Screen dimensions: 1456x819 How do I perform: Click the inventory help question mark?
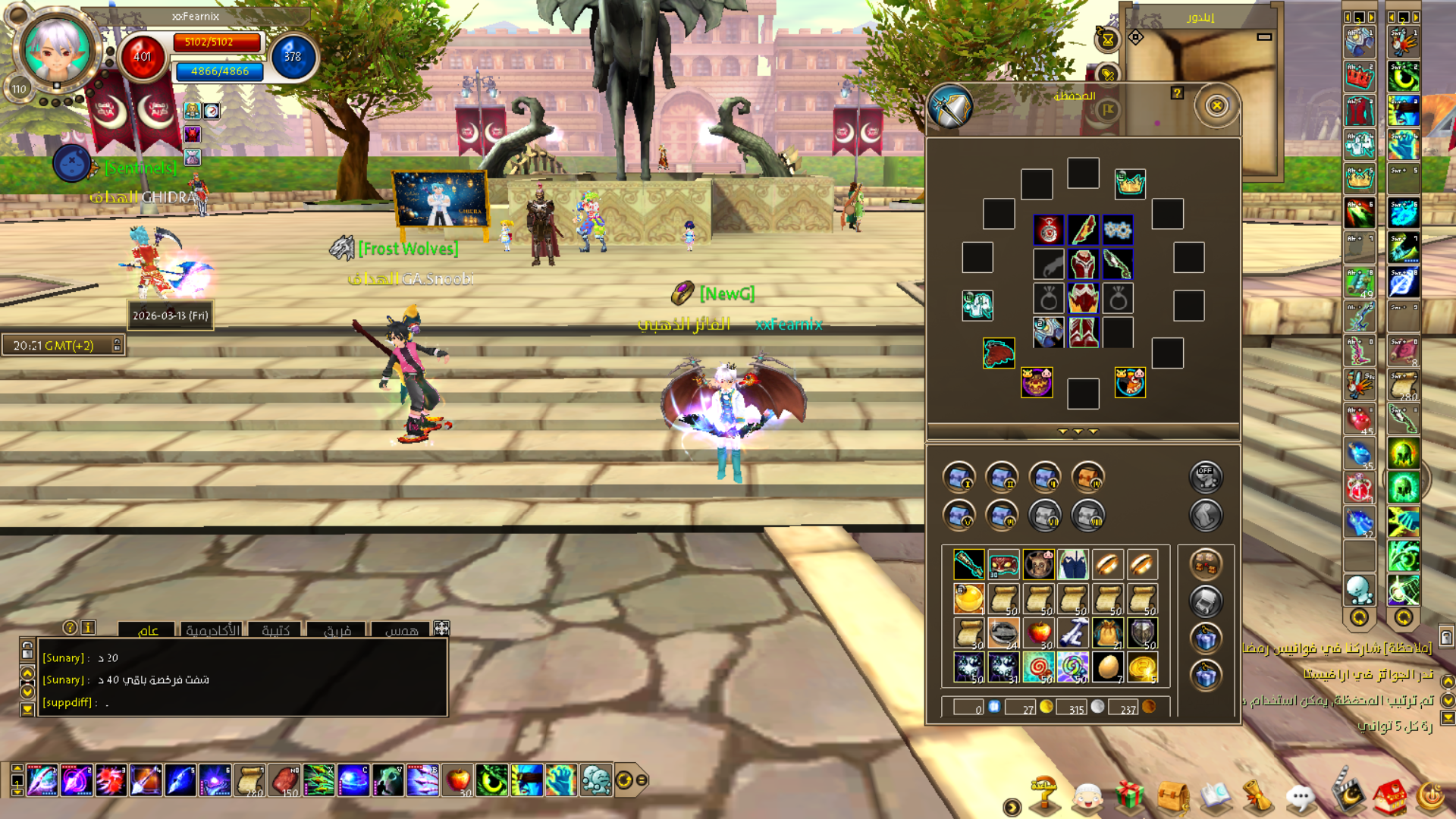click(1177, 93)
